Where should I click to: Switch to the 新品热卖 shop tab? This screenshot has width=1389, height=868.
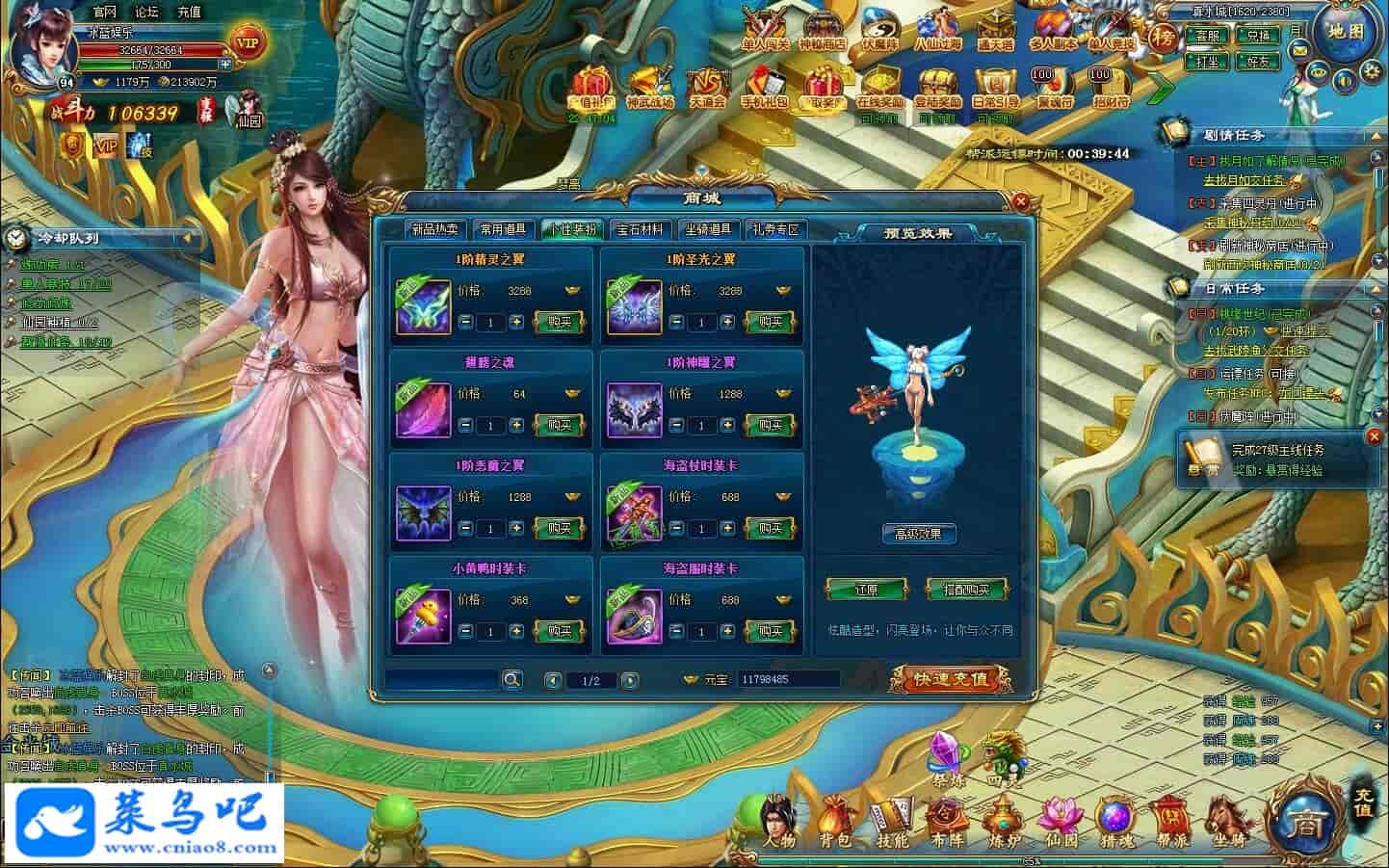[435, 229]
